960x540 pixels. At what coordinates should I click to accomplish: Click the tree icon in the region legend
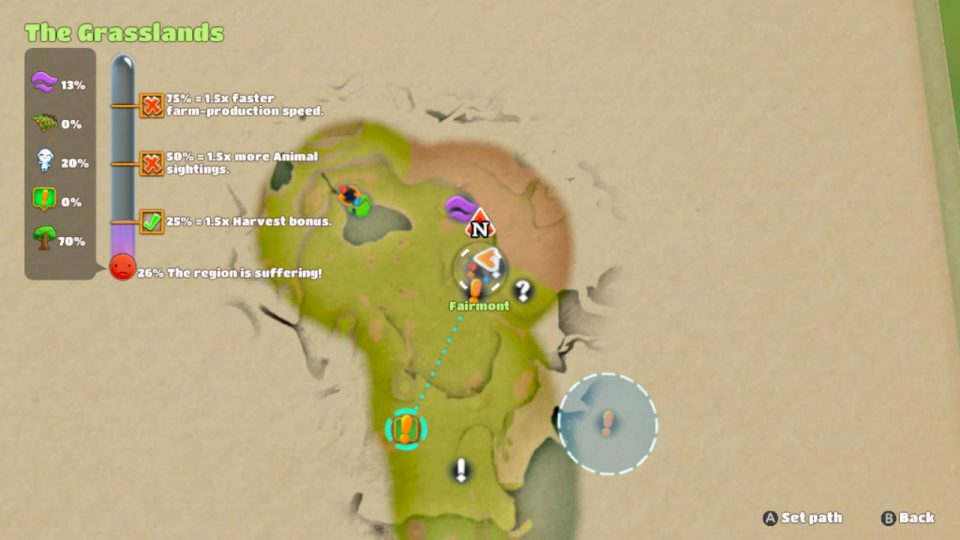pyautogui.click(x=43, y=241)
